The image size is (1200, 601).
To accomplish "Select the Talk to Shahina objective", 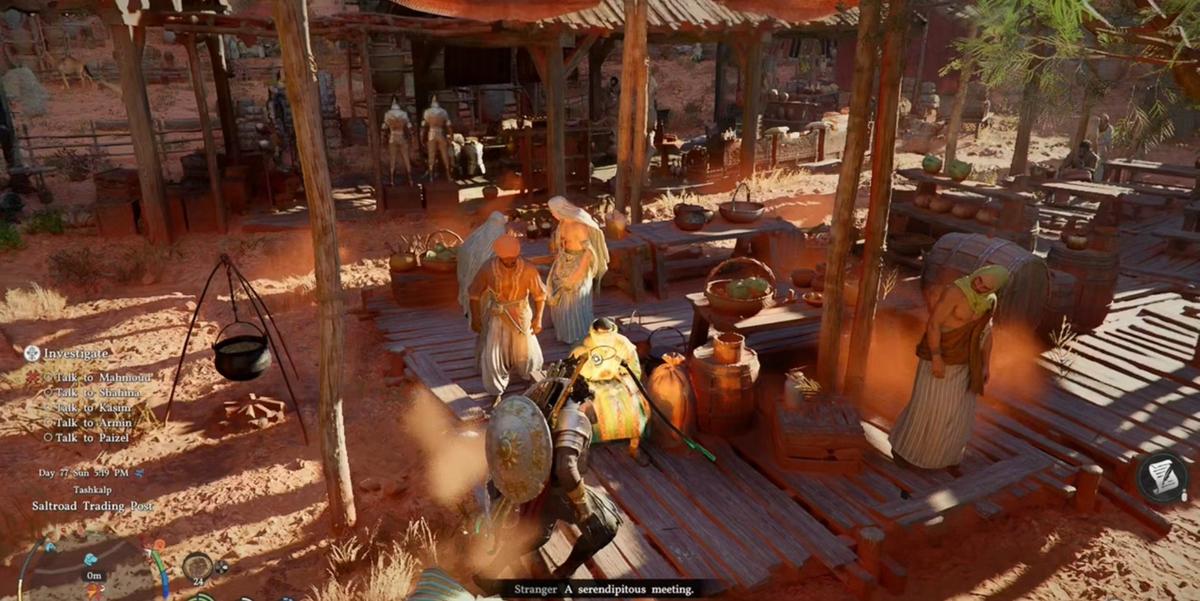I will 97,392.
